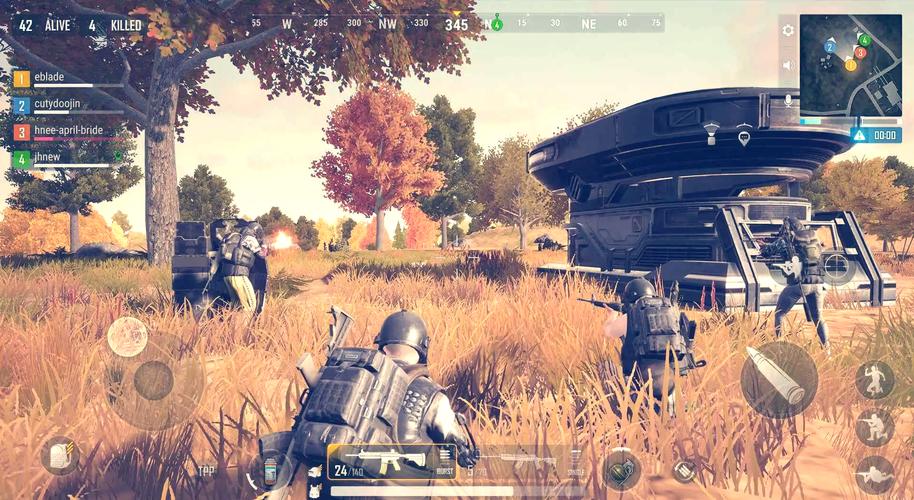This screenshot has height=500, width=914.
Task: Change the BURST fire mode
Action: point(445,461)
